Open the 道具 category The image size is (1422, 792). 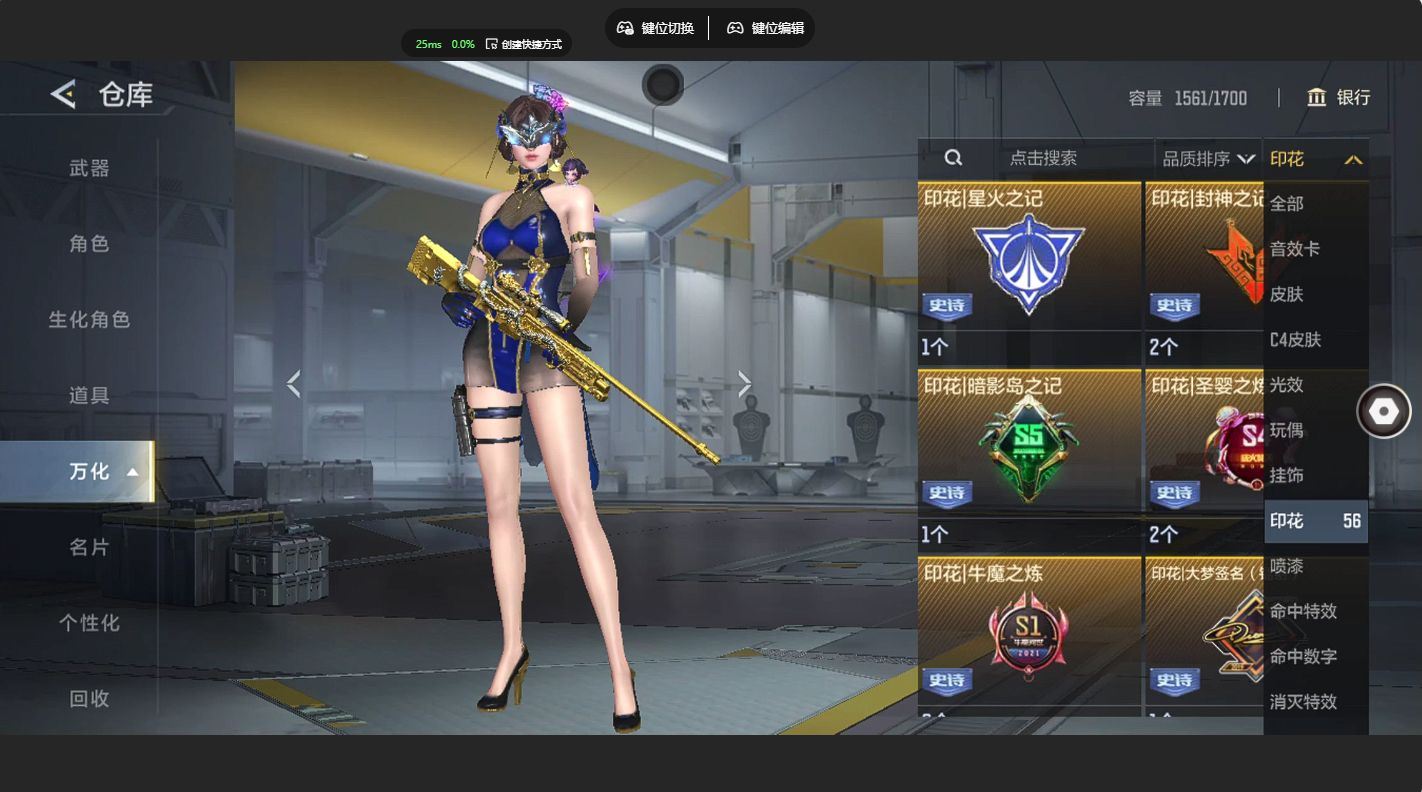tap(89, 396)
